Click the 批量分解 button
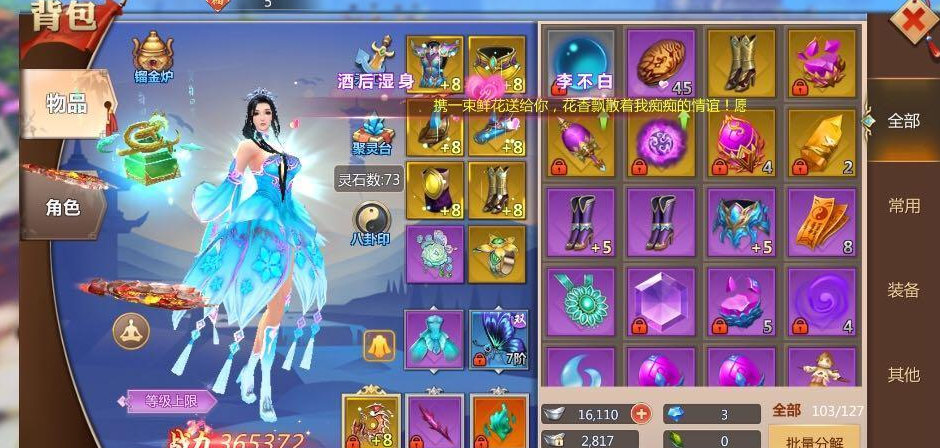Screen dimensions: 940x448 [x=813, y=438]
